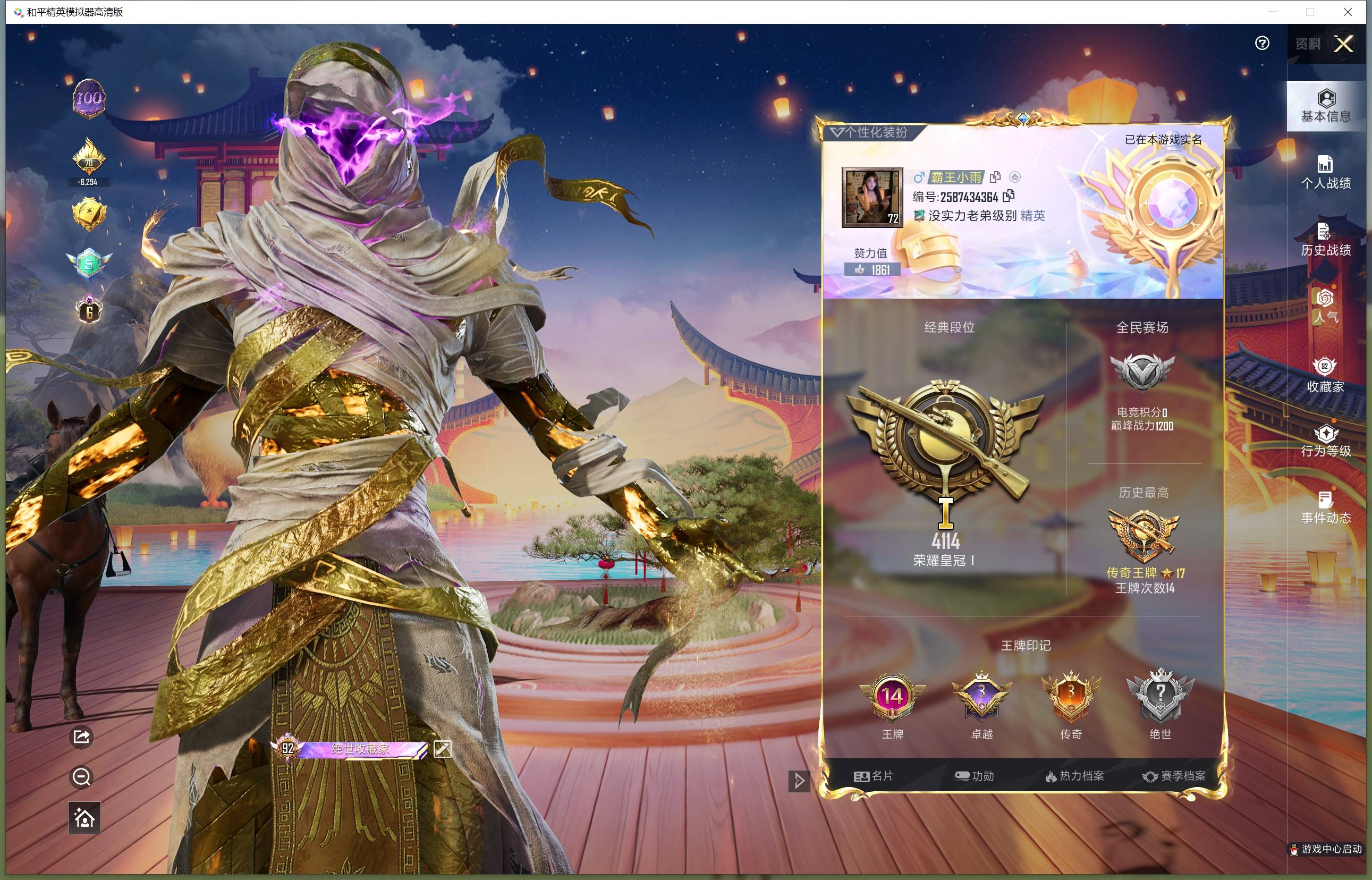Edit the 绝世收藏家 title badge
The image size is (1372, 880).
pyautogui.click(x=442, y=749)
